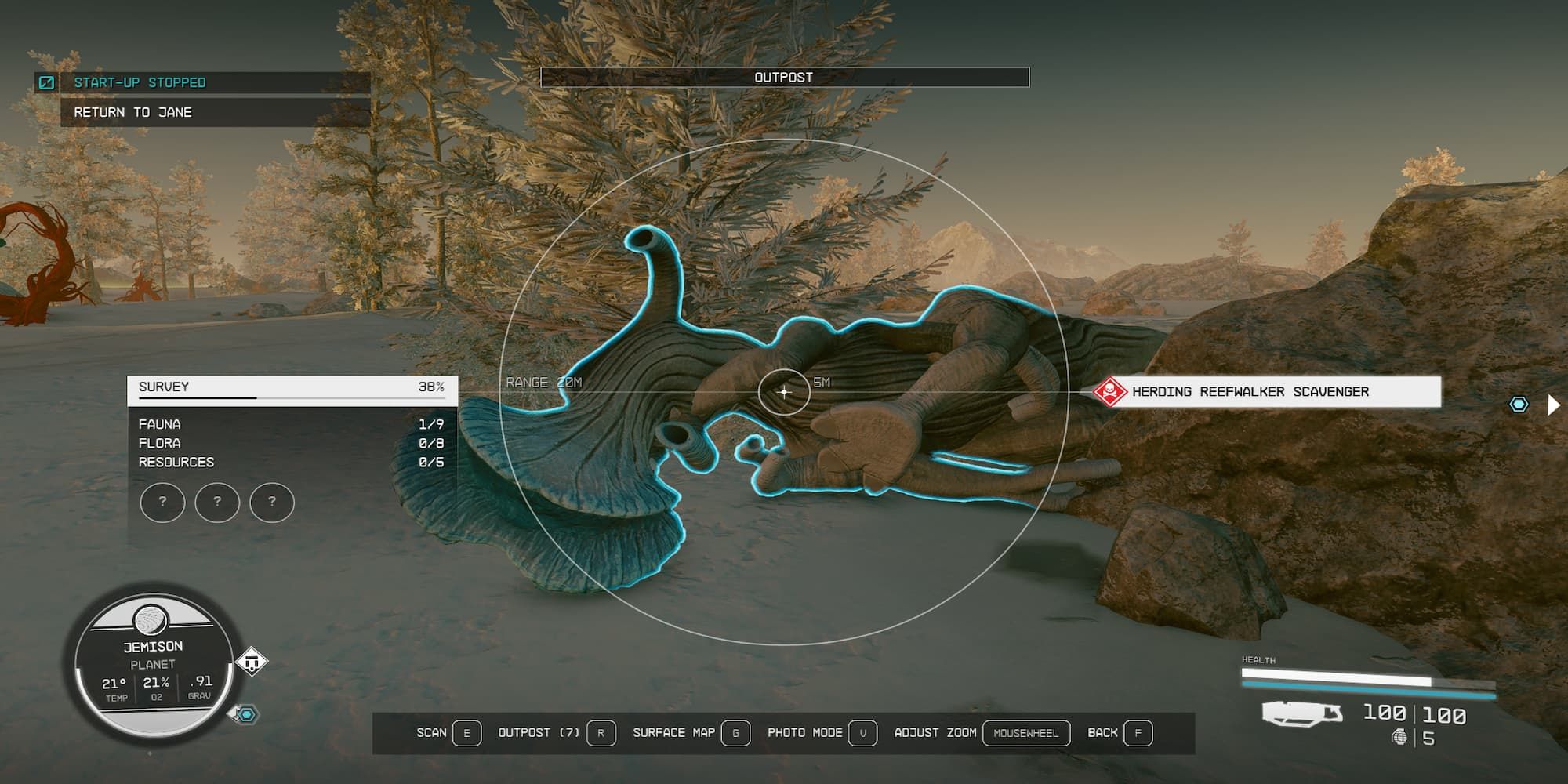Click the white arrow at the right edge
The width and height of the screenshot is (1568, 784).
(1553, 405)
